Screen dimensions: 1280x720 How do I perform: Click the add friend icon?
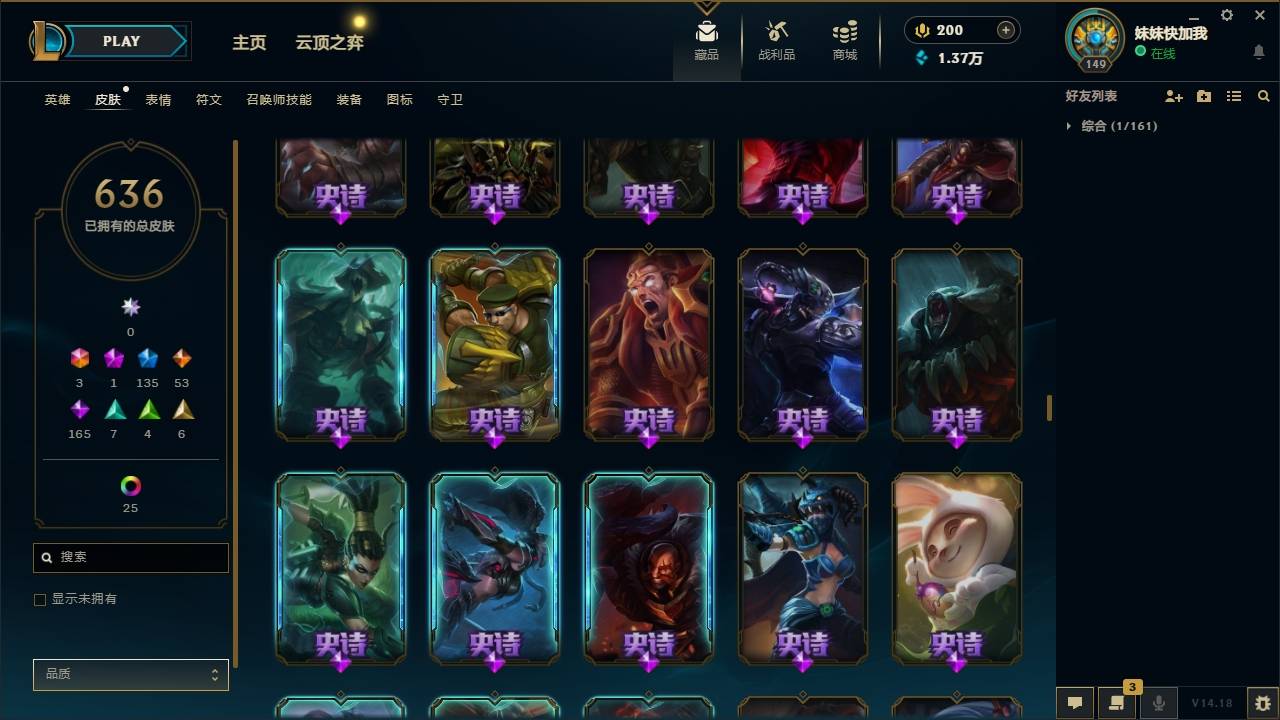point(1173,96)
